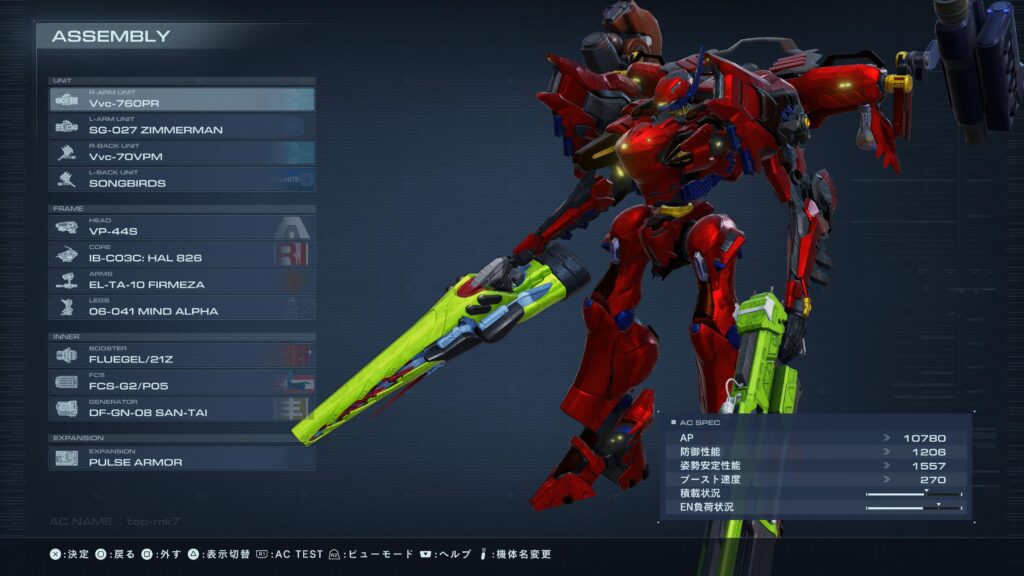Choose the IB-C03C: HAL 826 core
The image size is (1024, 576).
(182, 254)
